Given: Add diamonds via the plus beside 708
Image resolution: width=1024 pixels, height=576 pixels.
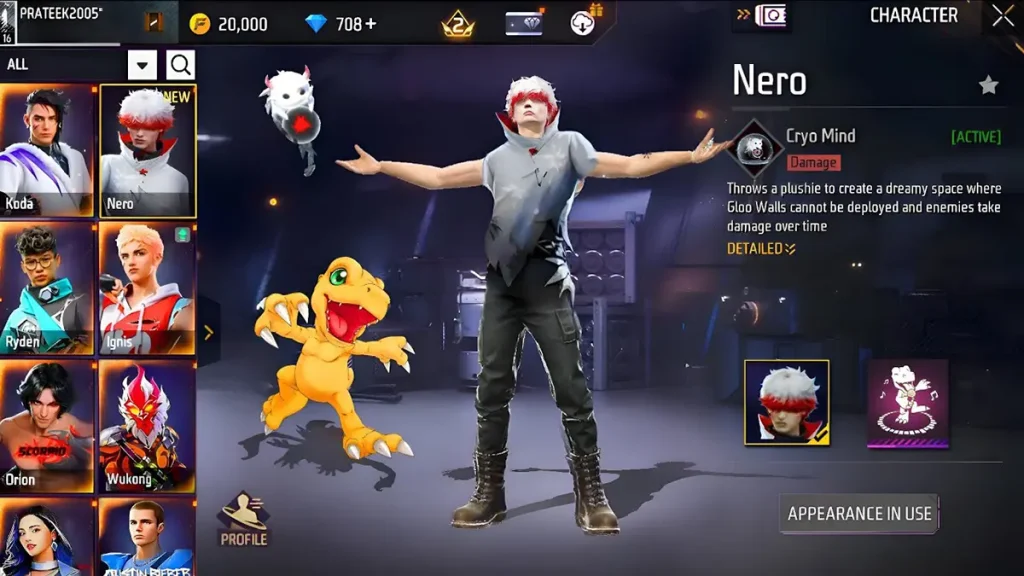Looking at the screenshot, I should [x=371, y=23].
